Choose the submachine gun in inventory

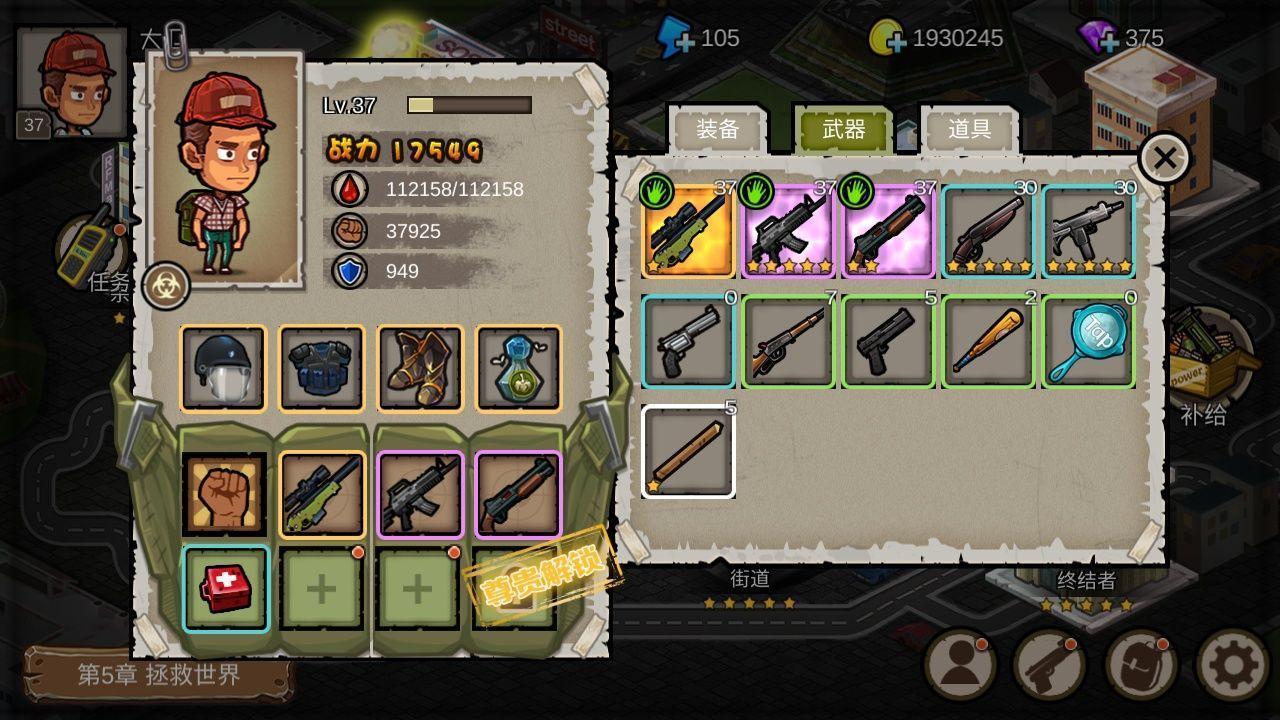click(1088, 231)
